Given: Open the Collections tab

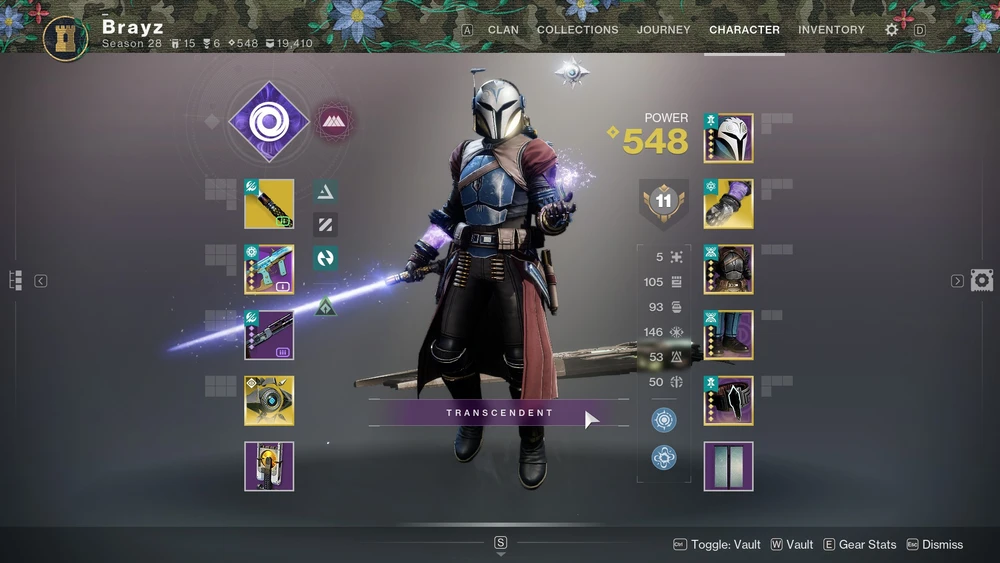Looking at the screenshot, I should pos(577,30).
